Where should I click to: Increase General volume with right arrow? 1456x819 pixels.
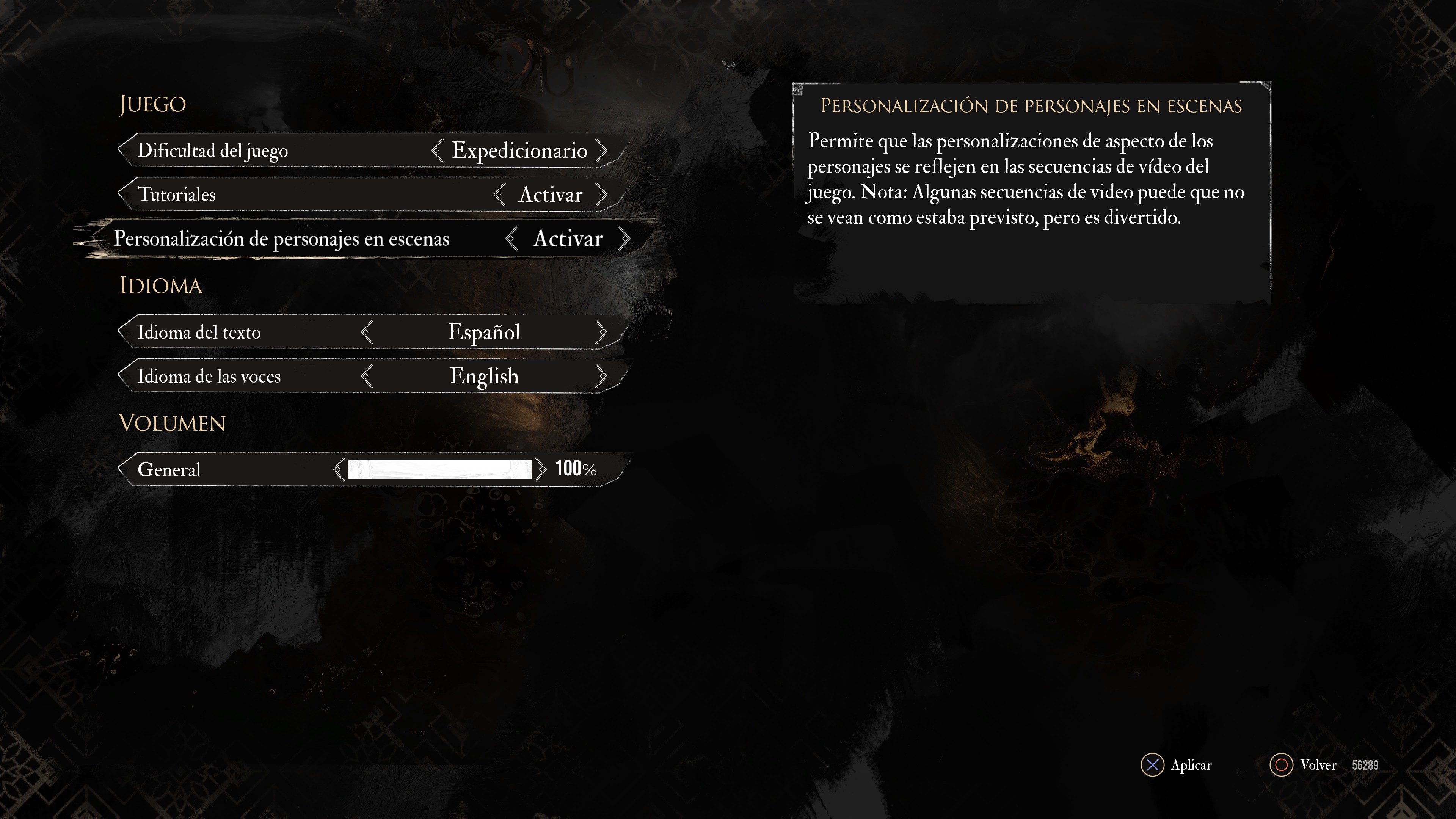pos(541,469)
